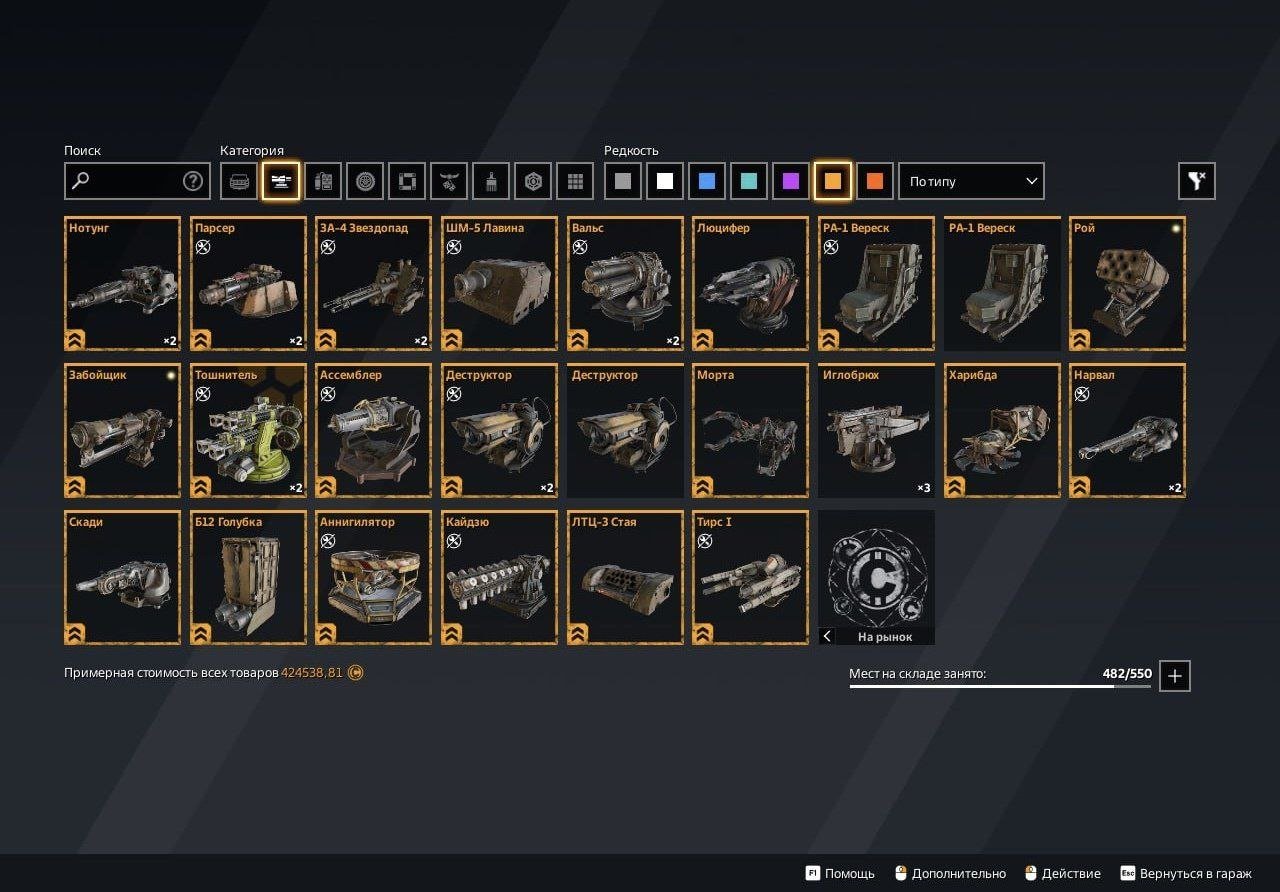
Task: Open the По типу sorting dropdown
Action: click(971, 181)
